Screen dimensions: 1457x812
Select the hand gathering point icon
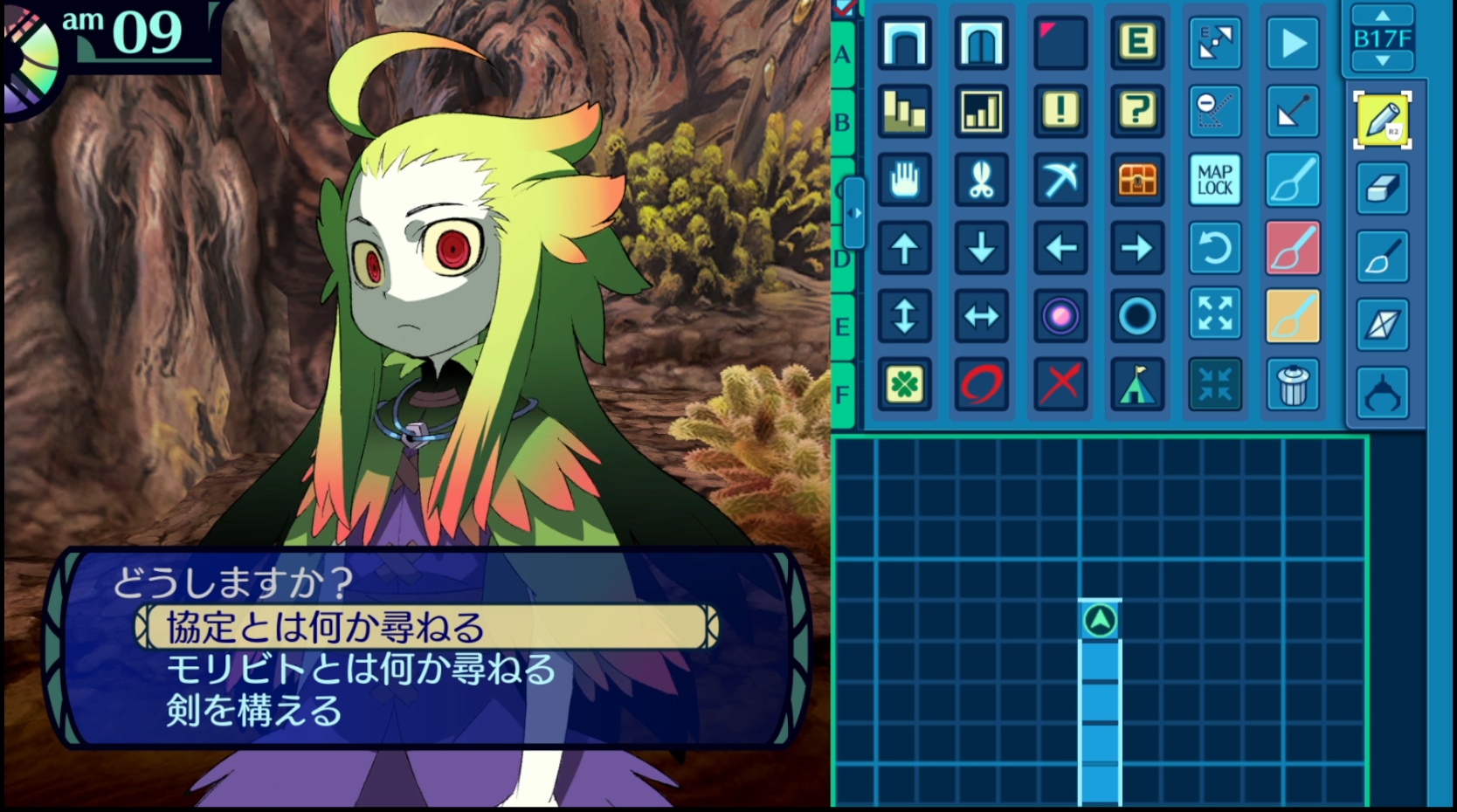coord(904,180)
